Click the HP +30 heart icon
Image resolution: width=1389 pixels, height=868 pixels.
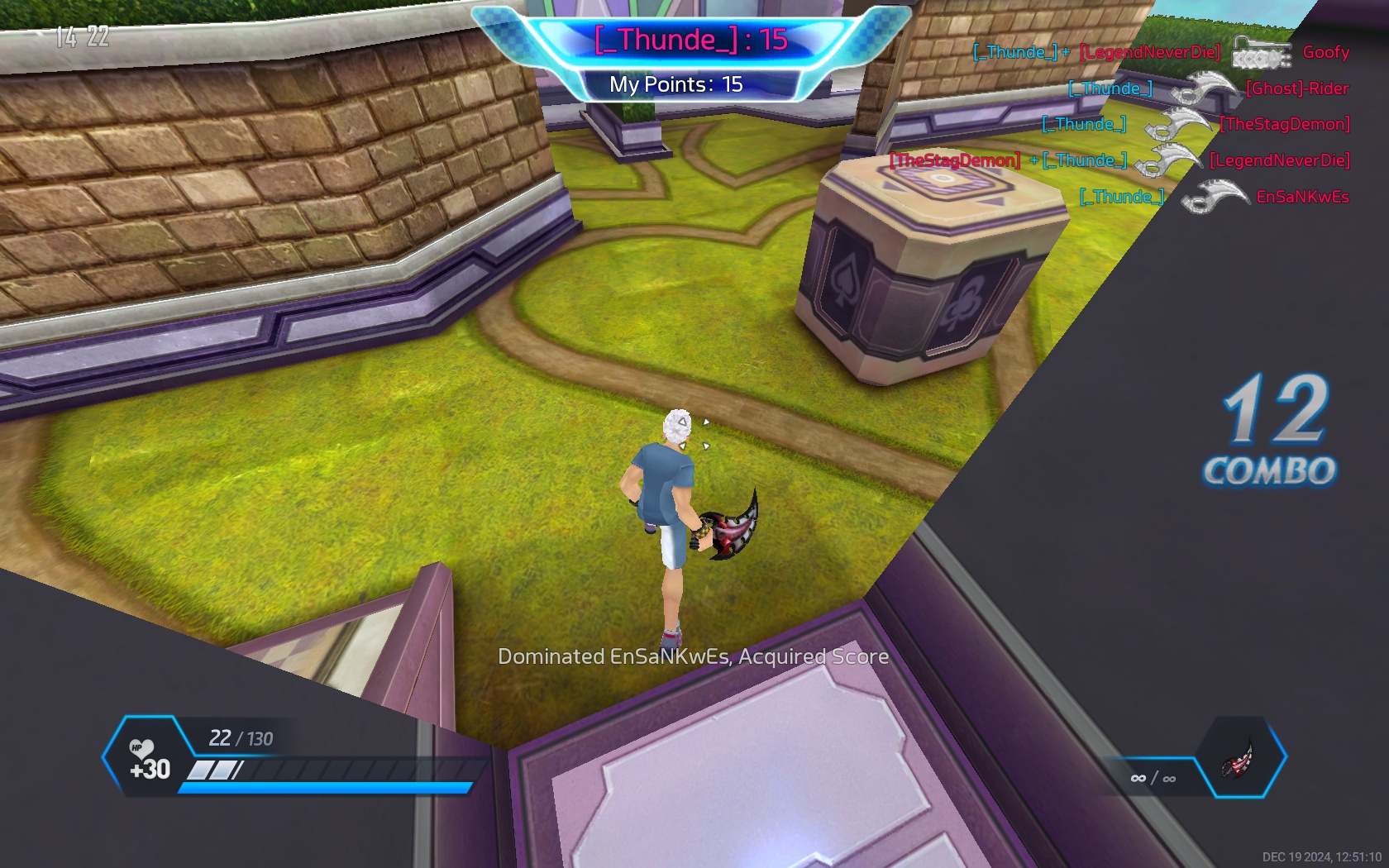(142, 749)
